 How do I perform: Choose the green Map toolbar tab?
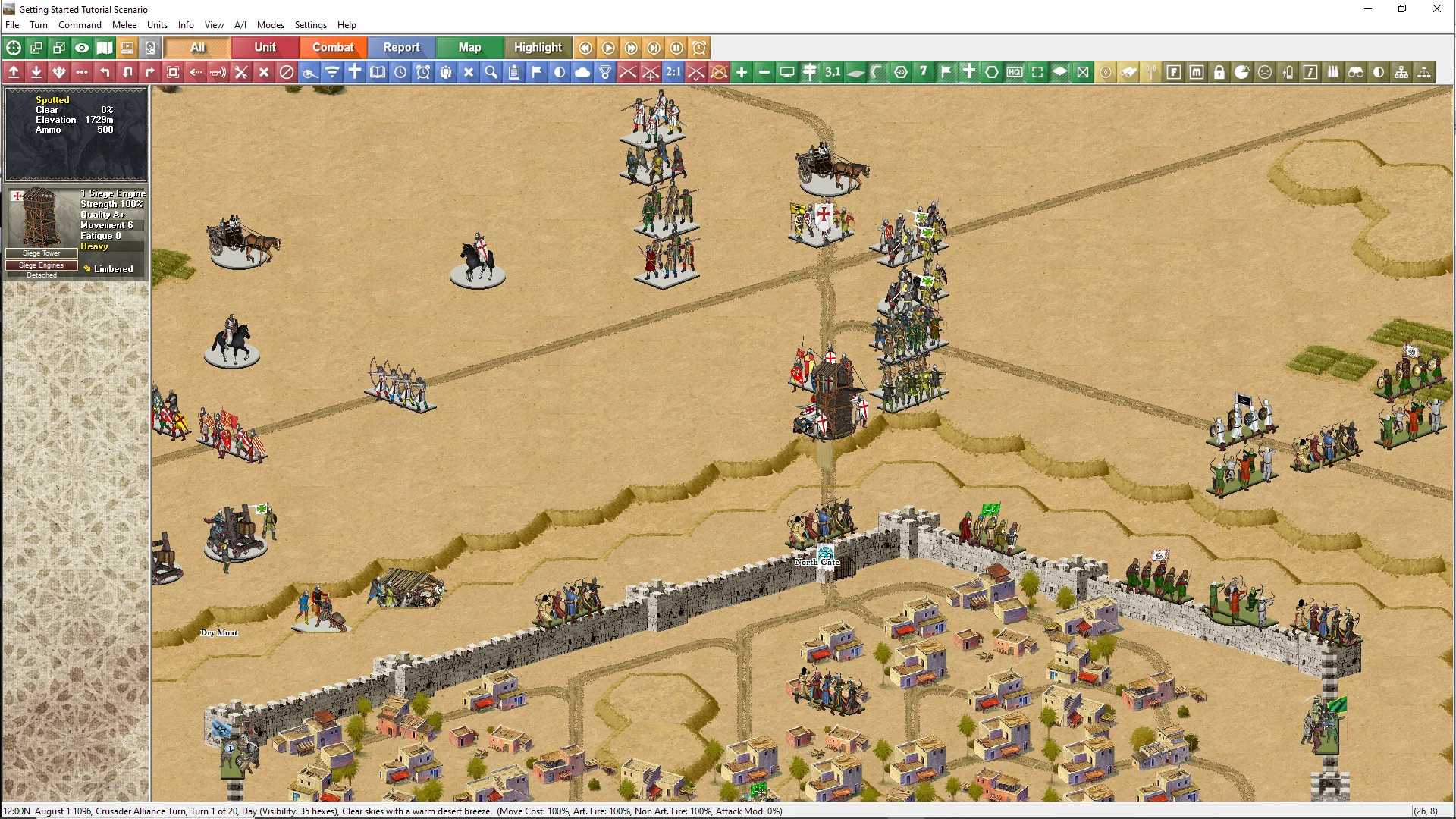(x=469, y=48)
